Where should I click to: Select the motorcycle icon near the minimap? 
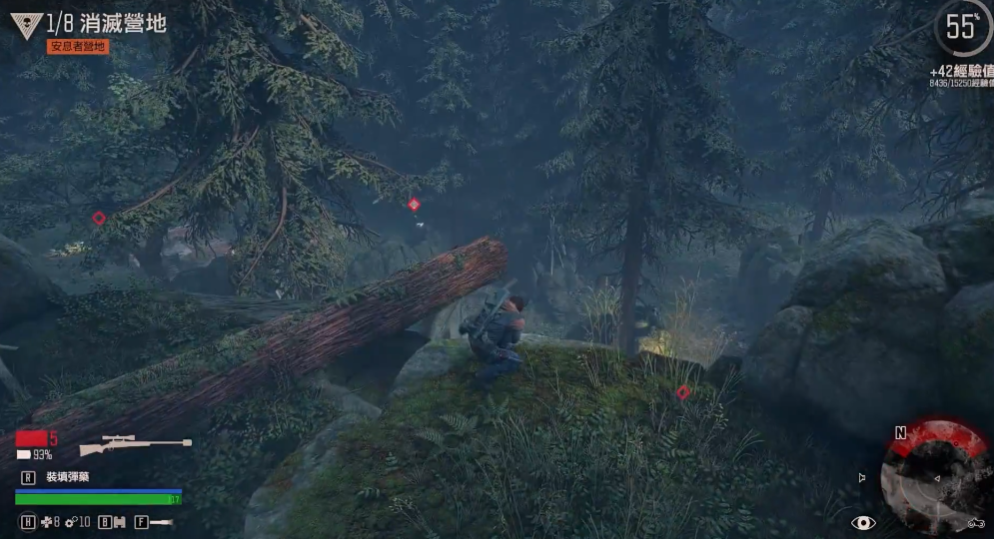click(976, 523)
